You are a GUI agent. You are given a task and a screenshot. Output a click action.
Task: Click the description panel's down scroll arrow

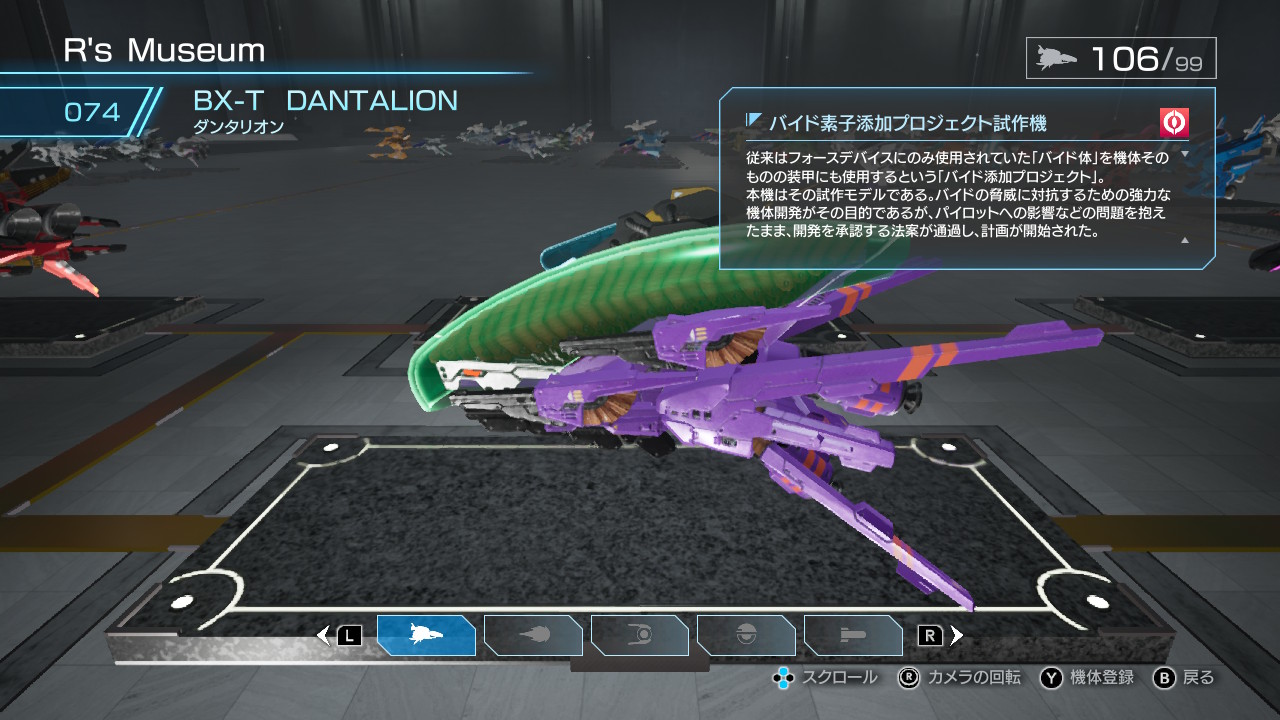[x=1185, y=155]
